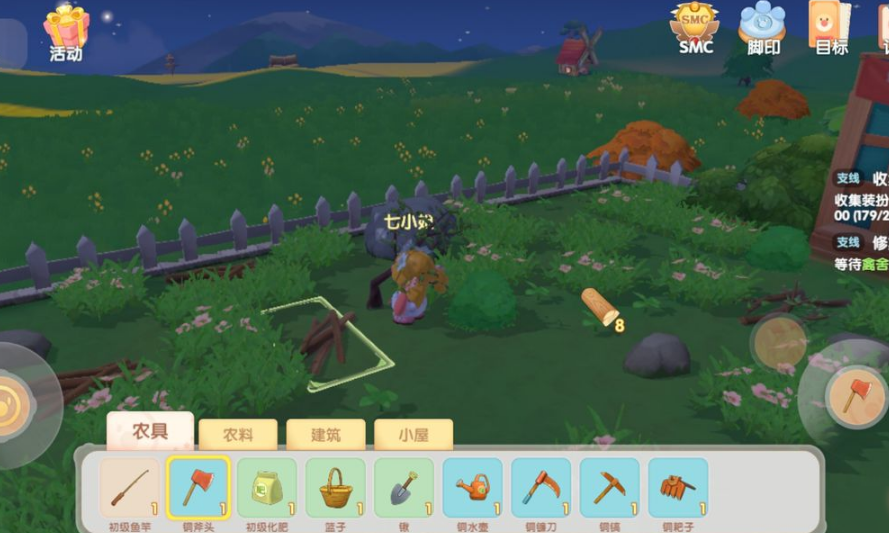889x533 pixels.
Task: Select the 铜斧头 copper axe slot
Action: pos(198,488)
